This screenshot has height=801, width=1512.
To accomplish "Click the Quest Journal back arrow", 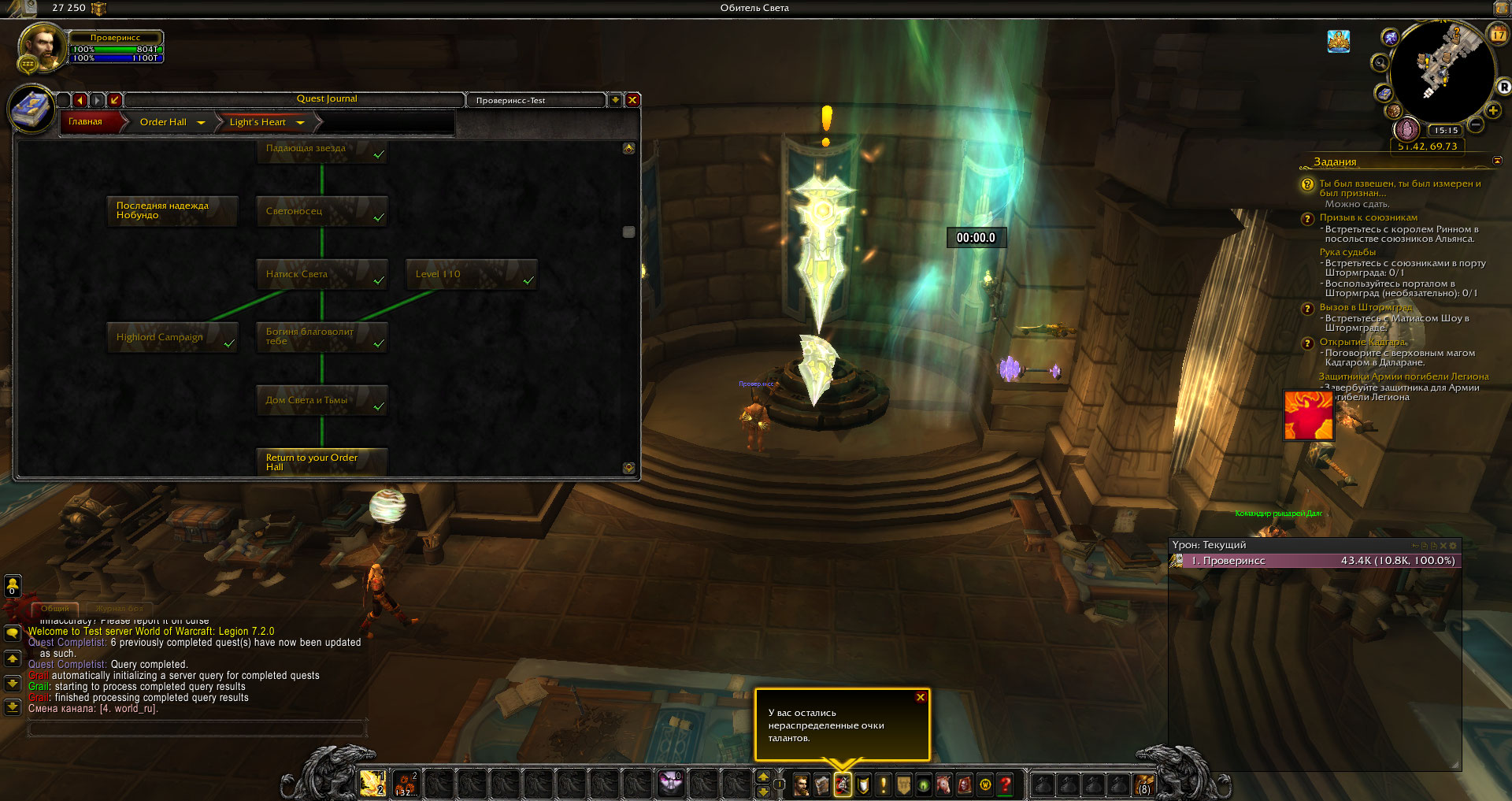I will [80, 100].
